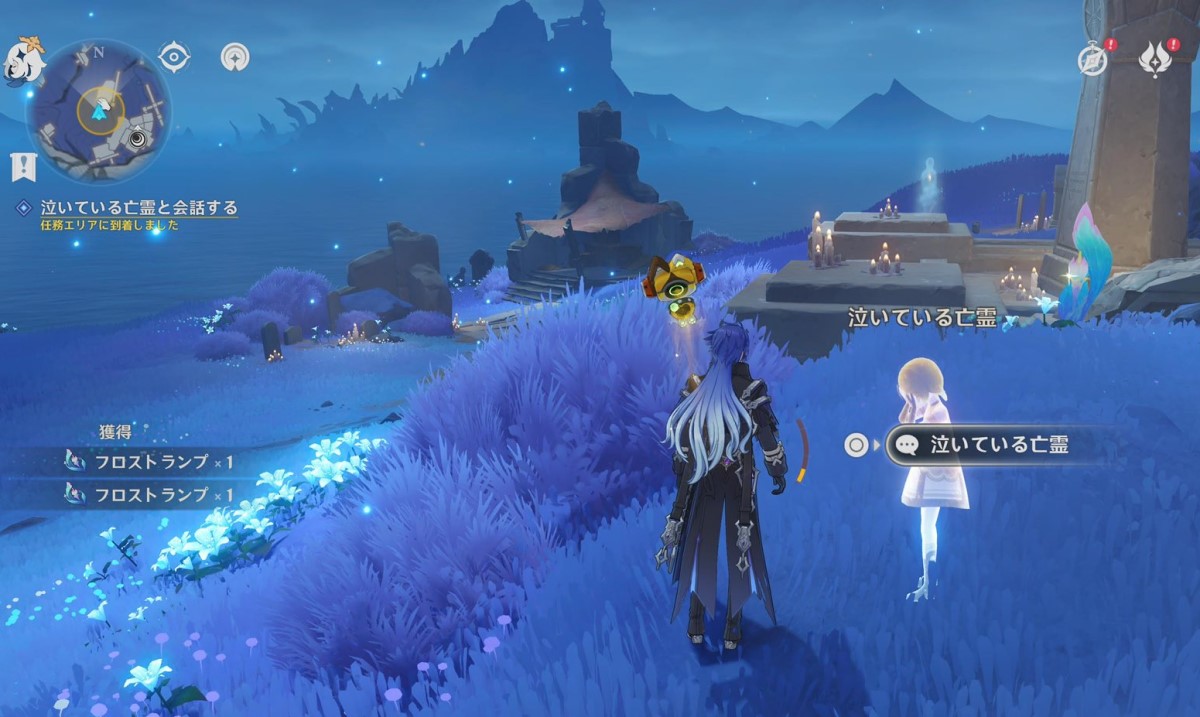Open the circular minimap
The height and width of the screenshot is (717, 1200).
pos(98,111)
